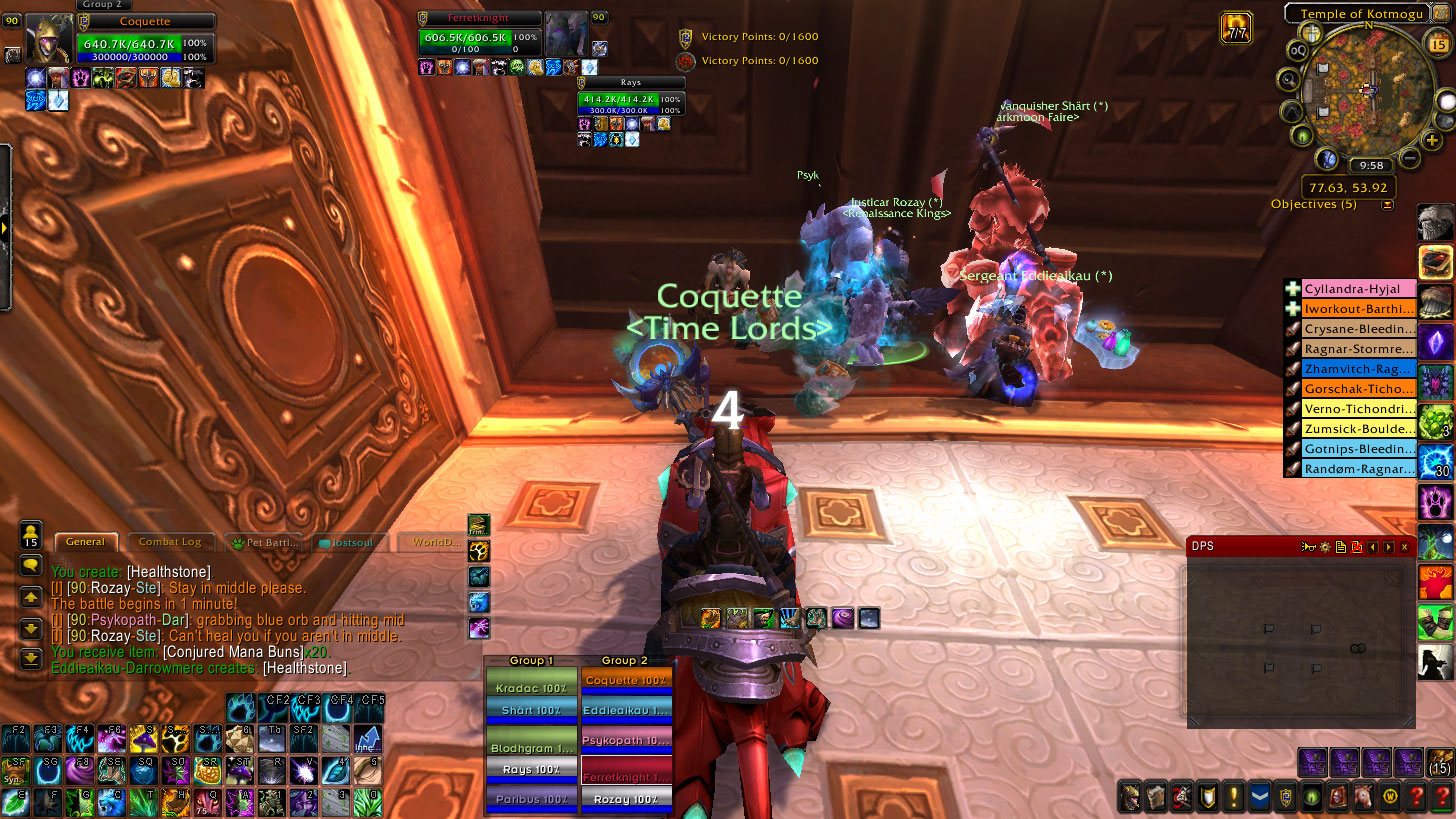Click Rozay in Group 2 raid frame
This screenshot has width=1456, height=819.
tap(626, 798)
